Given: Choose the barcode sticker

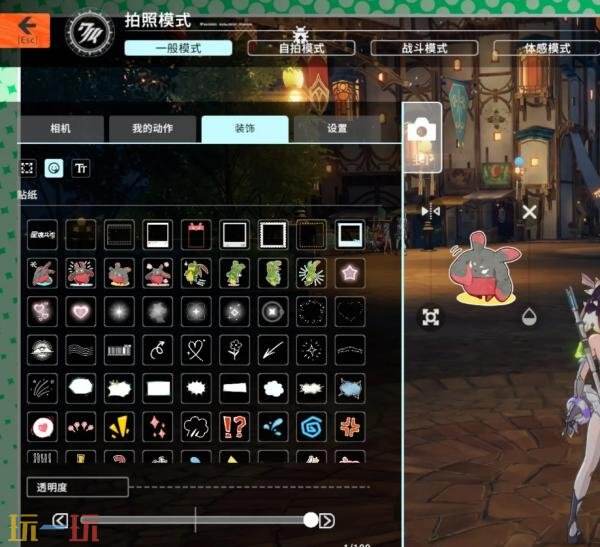Looking at the screenshot, I should tap(119, 350).
